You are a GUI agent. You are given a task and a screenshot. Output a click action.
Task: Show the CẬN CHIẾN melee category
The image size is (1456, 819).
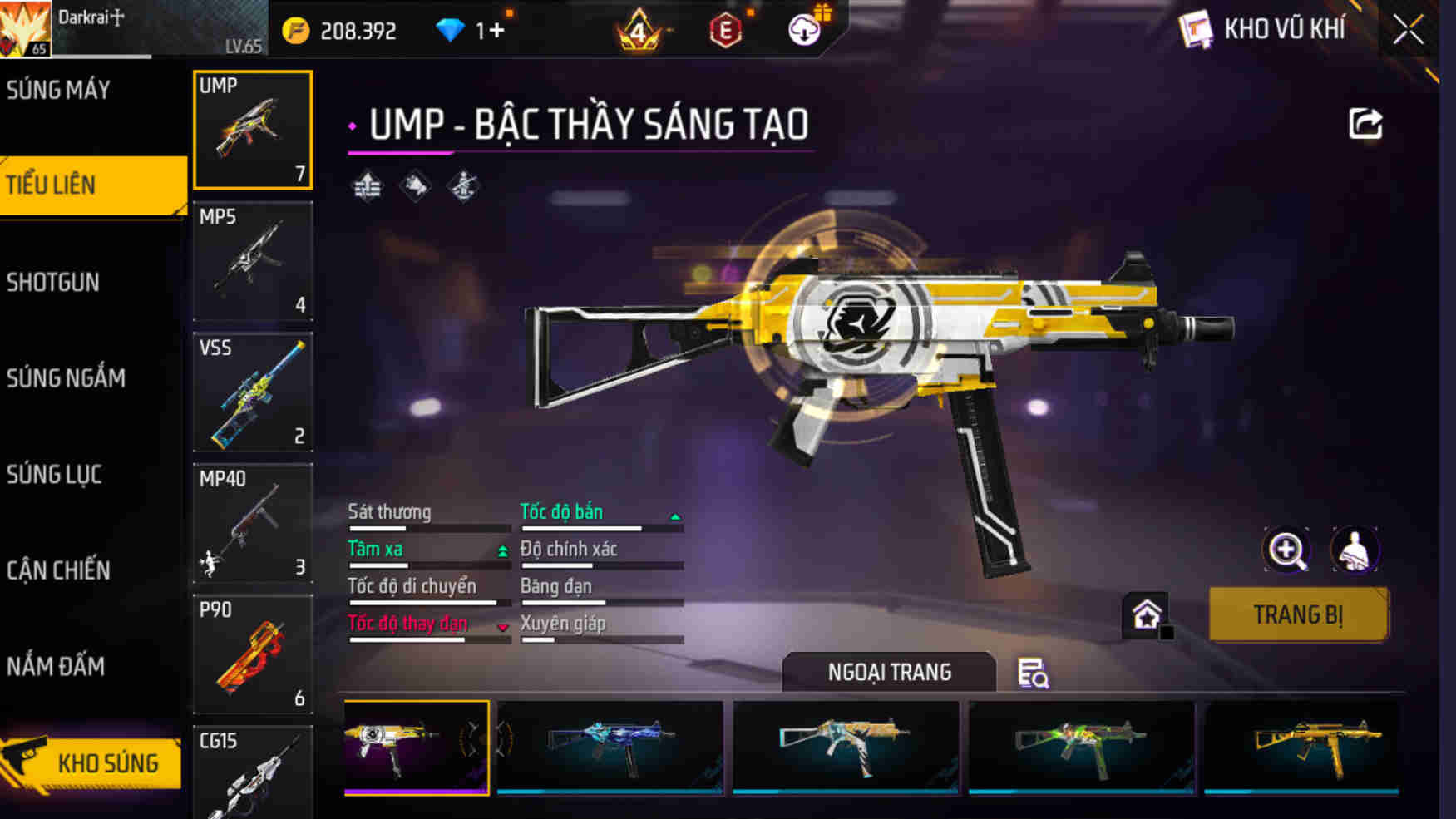[58, 570]
